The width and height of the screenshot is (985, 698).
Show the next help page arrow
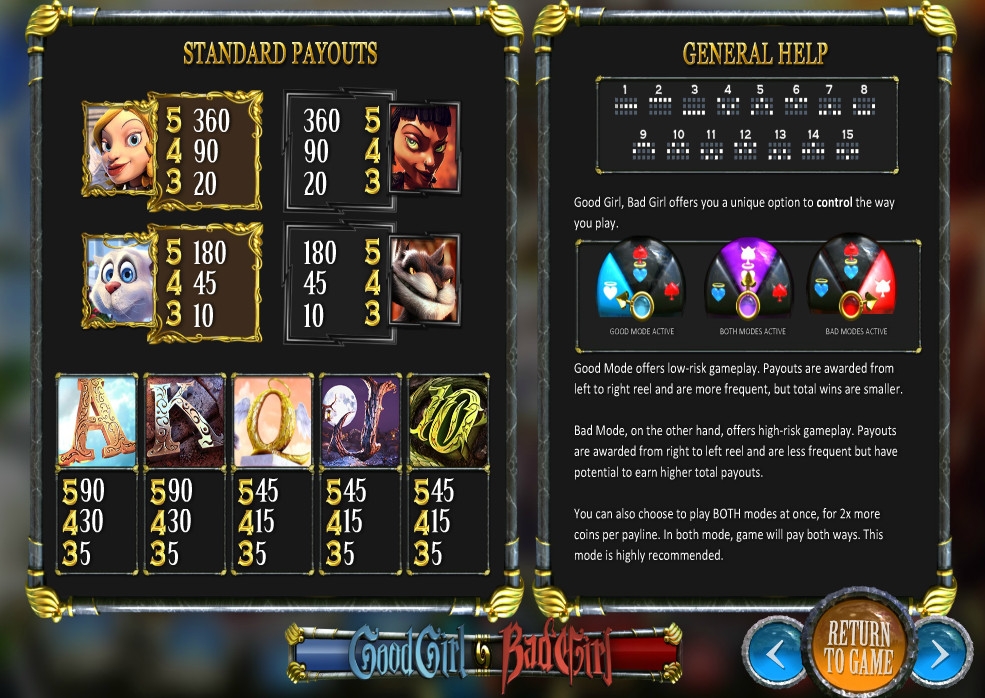(x=941, y=653)
